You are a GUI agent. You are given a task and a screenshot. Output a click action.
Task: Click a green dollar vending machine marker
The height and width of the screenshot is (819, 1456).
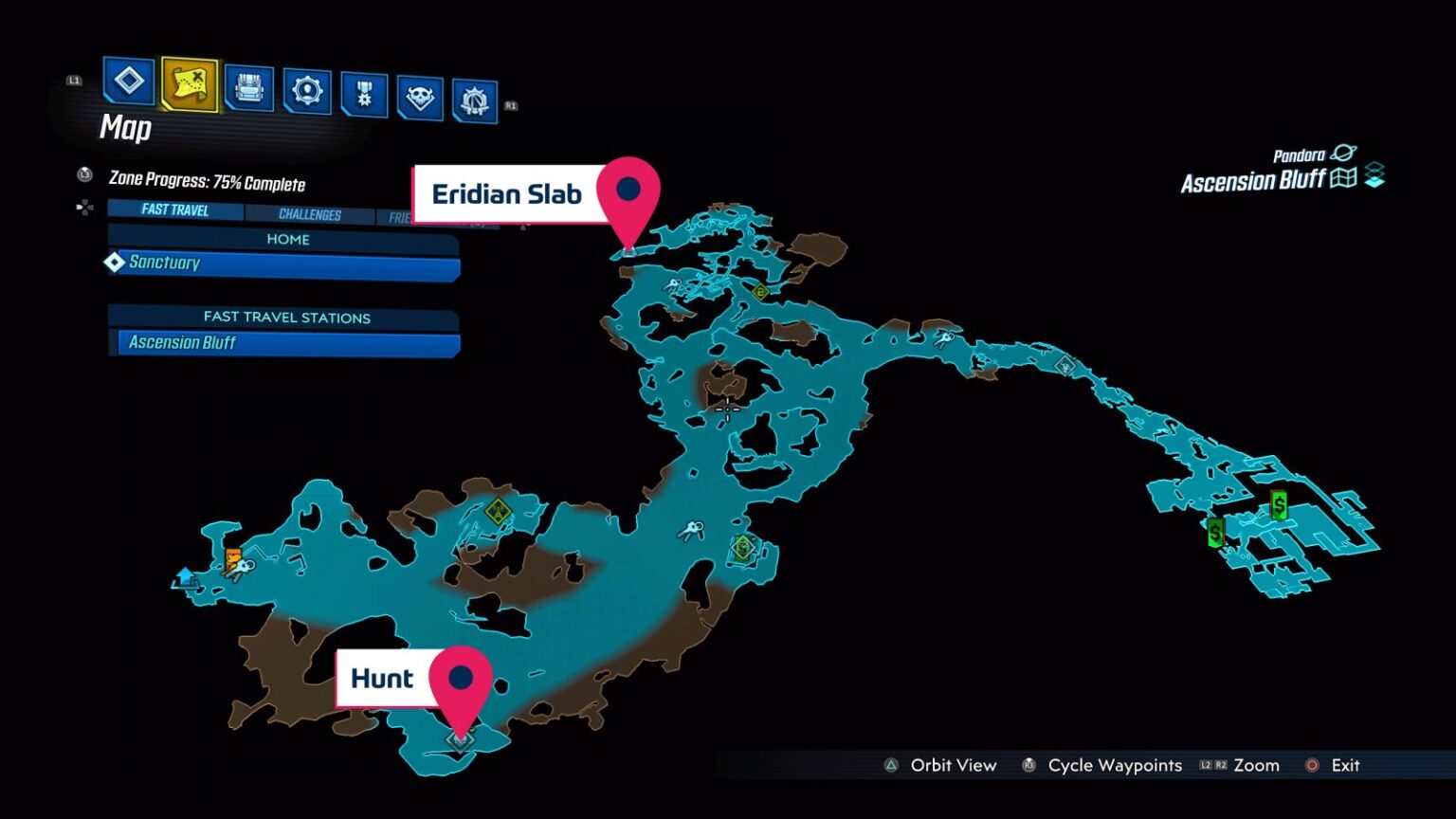tap(1279, 505)
